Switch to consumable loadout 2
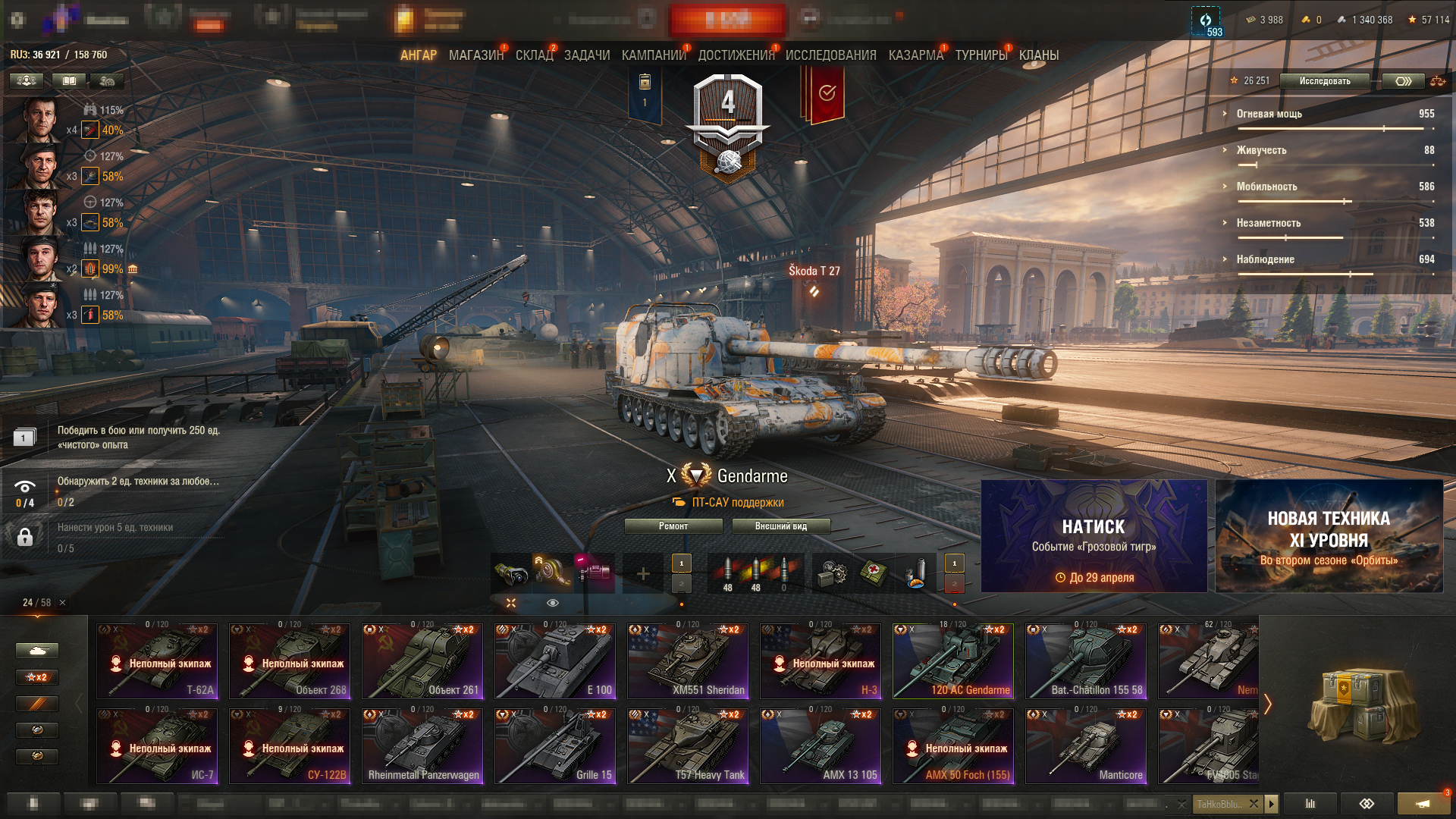Image resolution: width=1456 pixels, height=819 pixels. coord(954,584)
